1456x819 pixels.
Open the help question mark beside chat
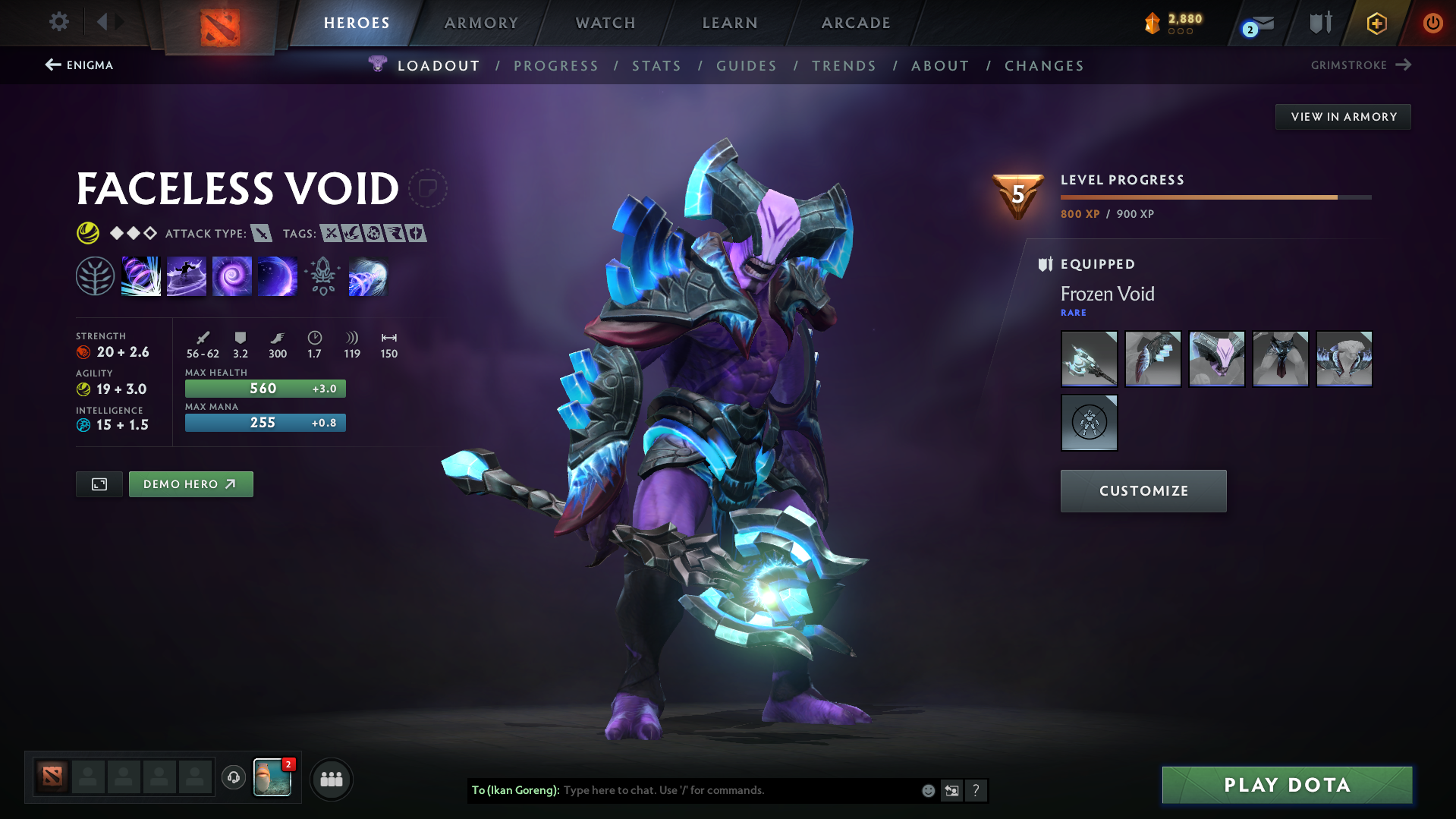(x=976, y=790)
